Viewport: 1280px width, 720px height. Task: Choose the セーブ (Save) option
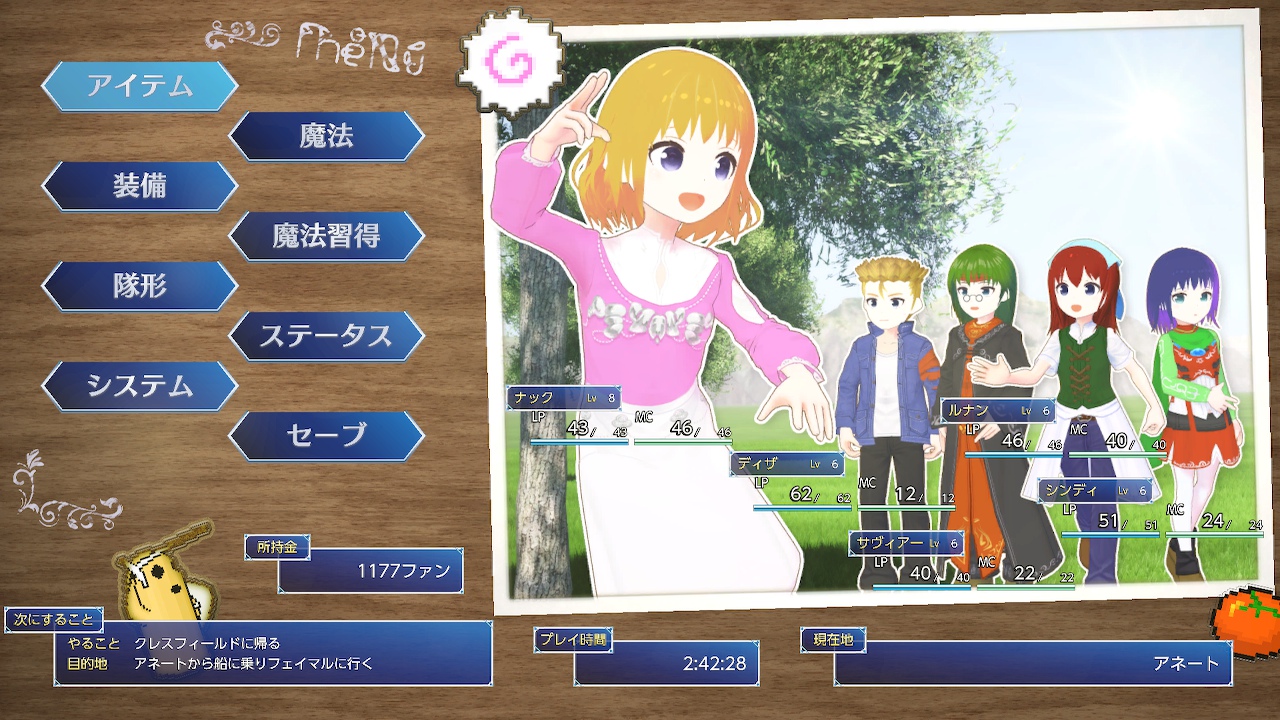[x=326, y=436]
